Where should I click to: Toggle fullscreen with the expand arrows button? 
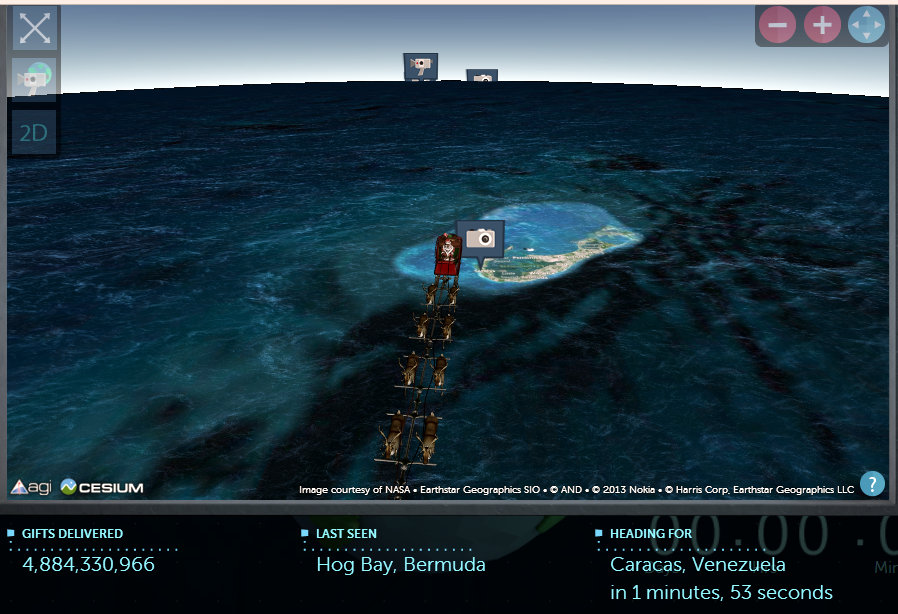(x=34, y=28)
